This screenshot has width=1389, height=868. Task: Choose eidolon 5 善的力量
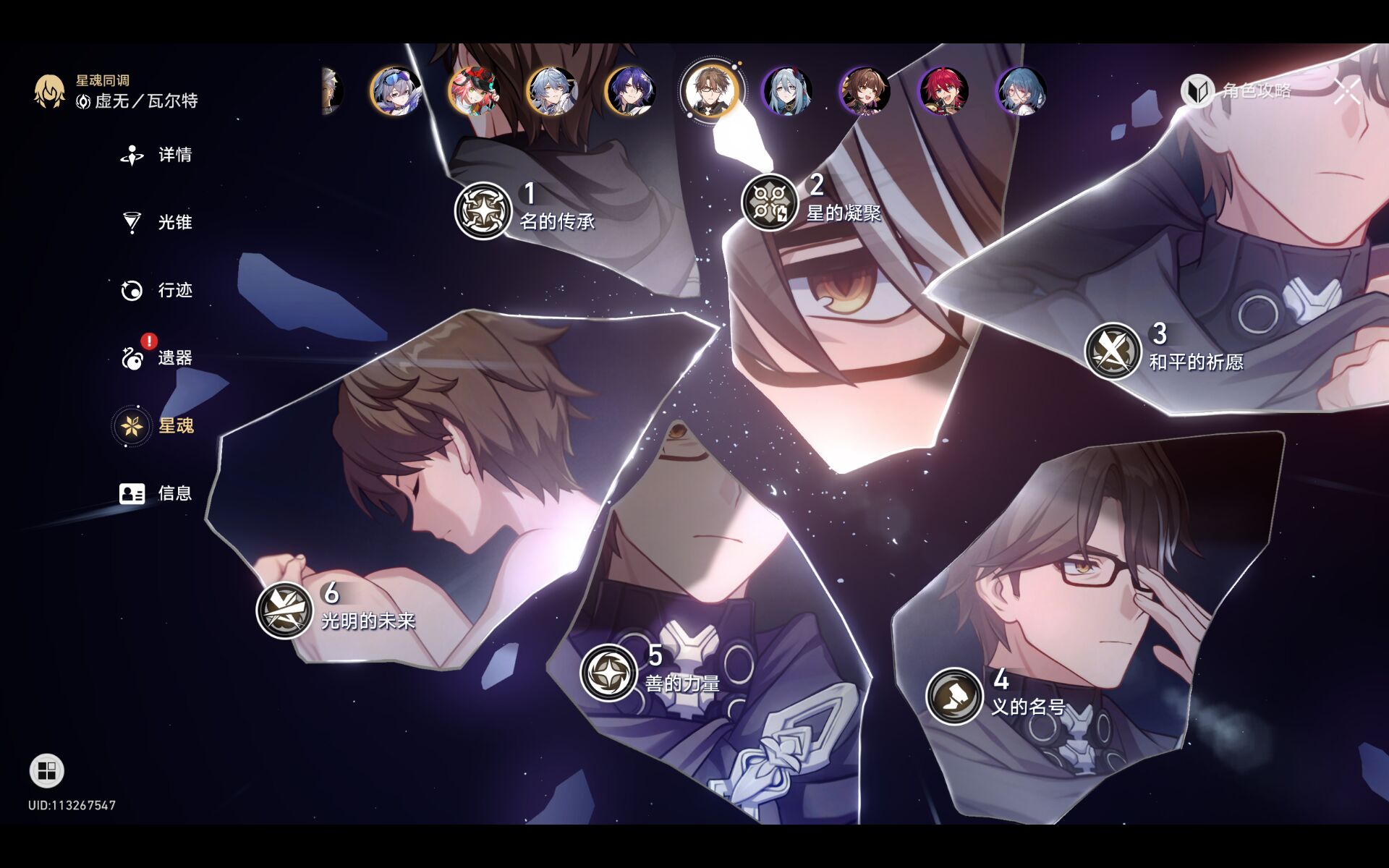[x=608, y=673]
